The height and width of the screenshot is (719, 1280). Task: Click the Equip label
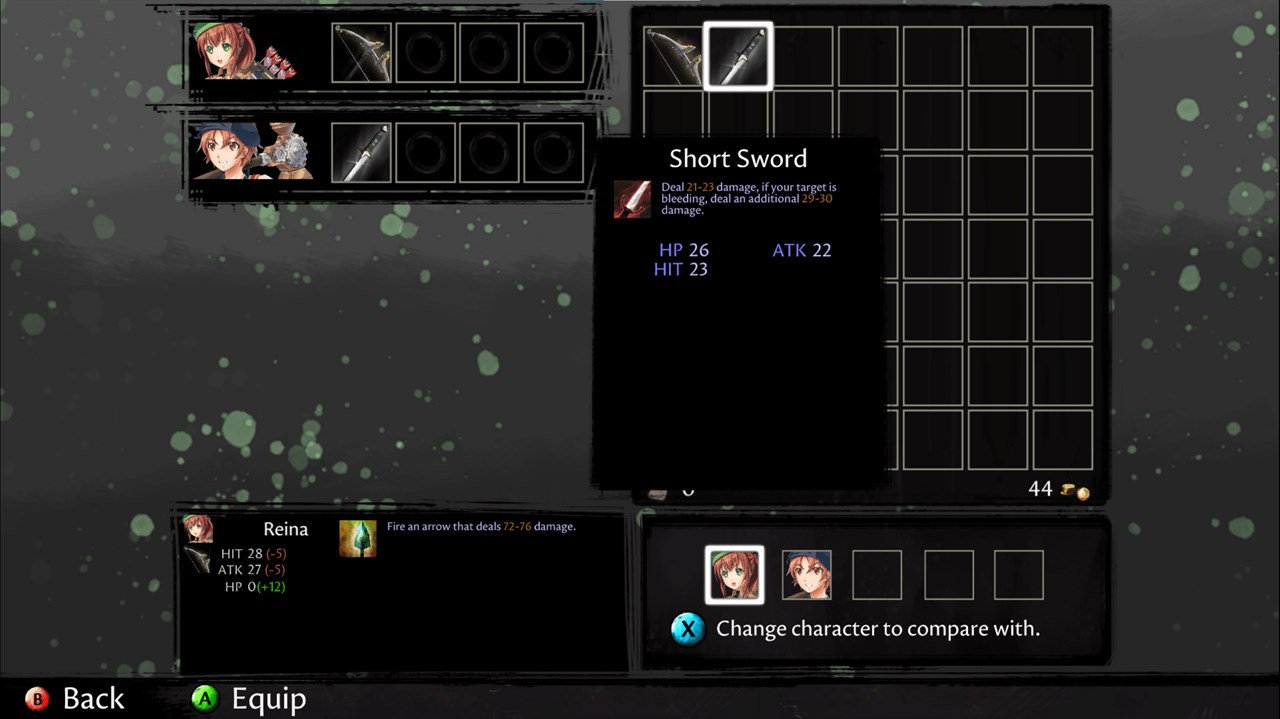(x=268, y=699)
